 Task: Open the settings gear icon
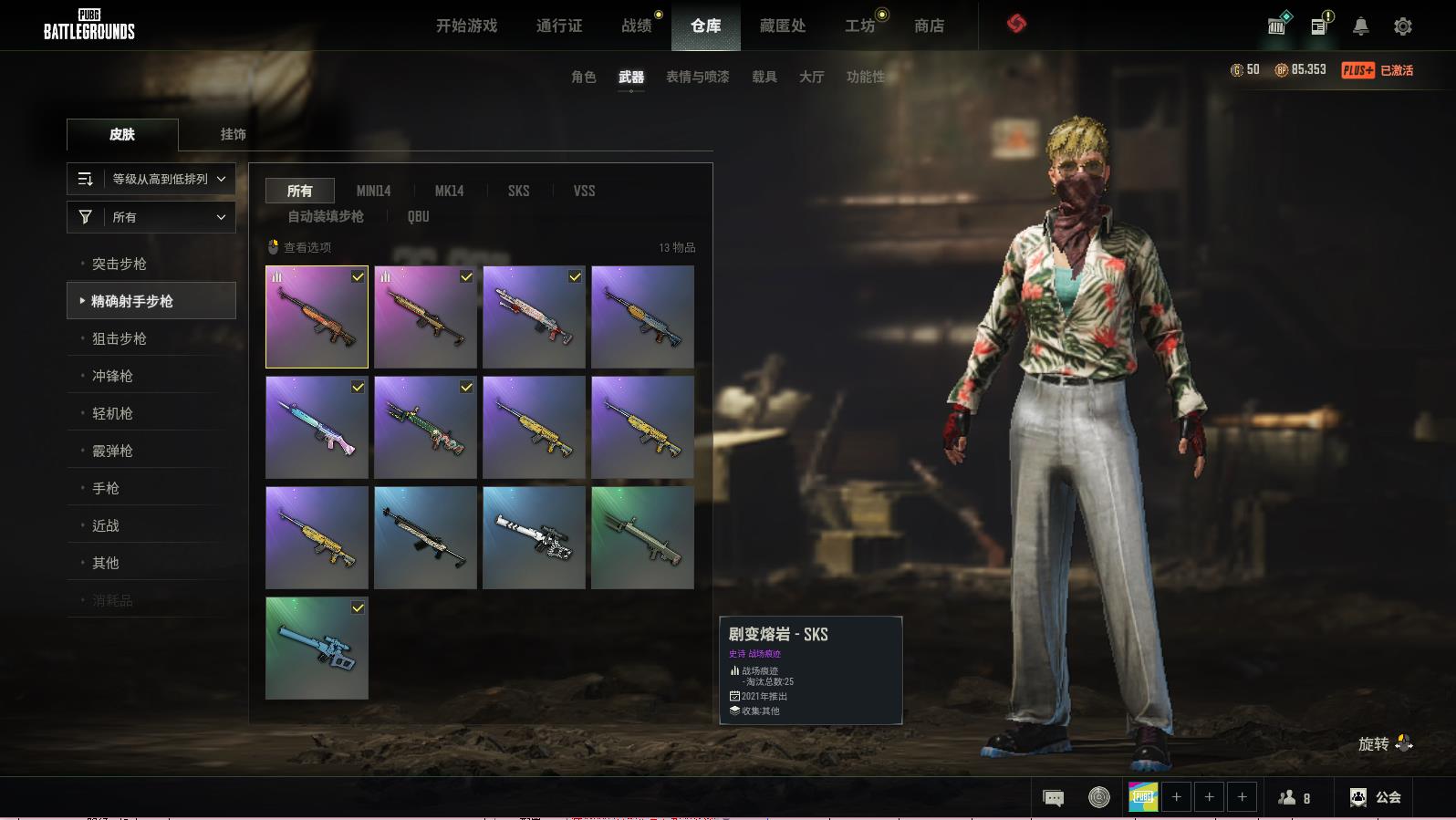(x=1403, y=26)
